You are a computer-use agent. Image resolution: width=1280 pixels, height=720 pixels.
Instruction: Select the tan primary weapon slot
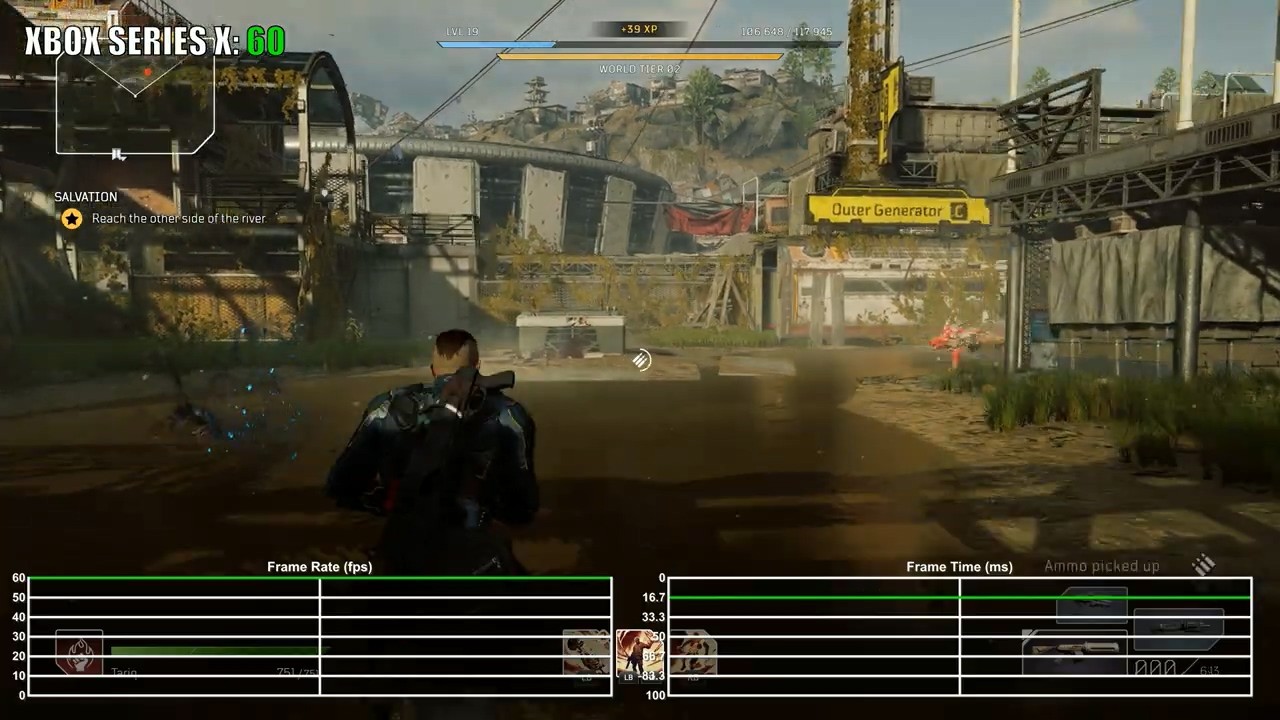[x=1075, y=651]
